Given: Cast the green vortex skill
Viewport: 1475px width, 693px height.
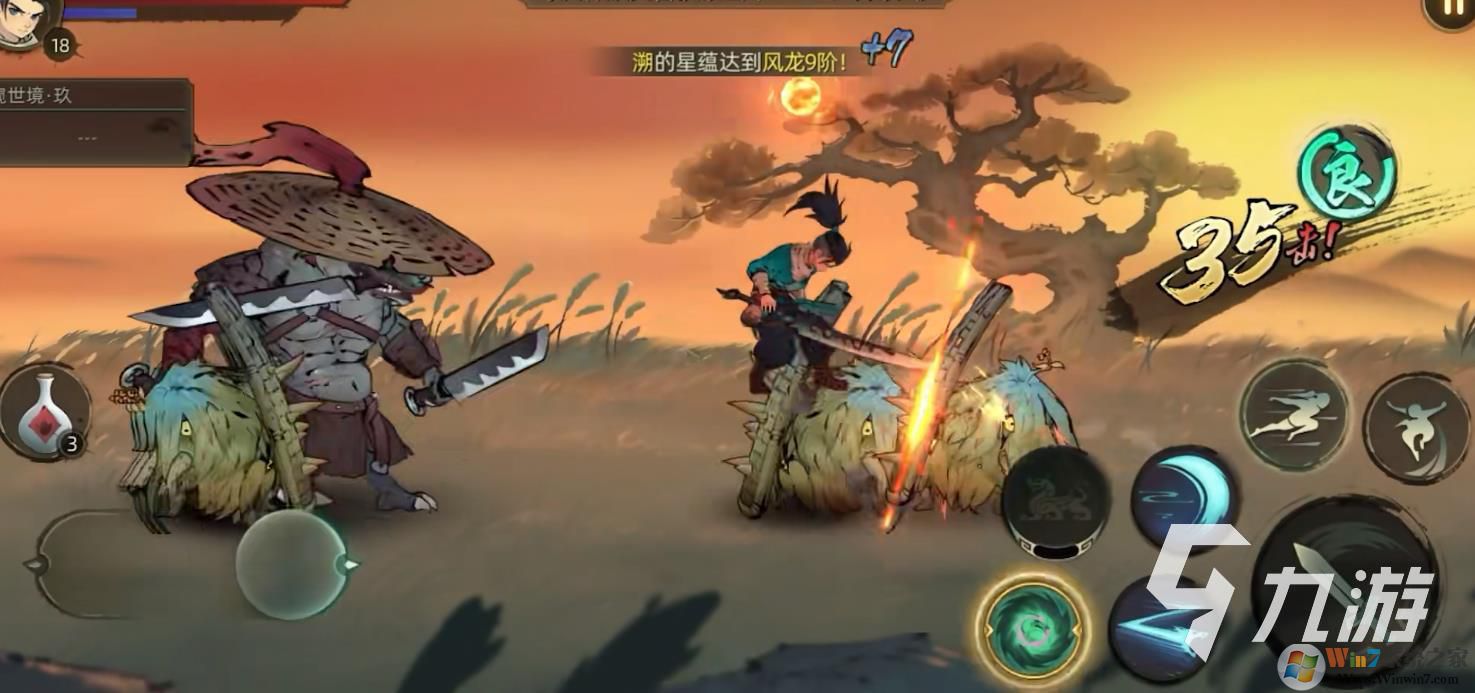Looking at the screenshot, I should point(1033,626).
